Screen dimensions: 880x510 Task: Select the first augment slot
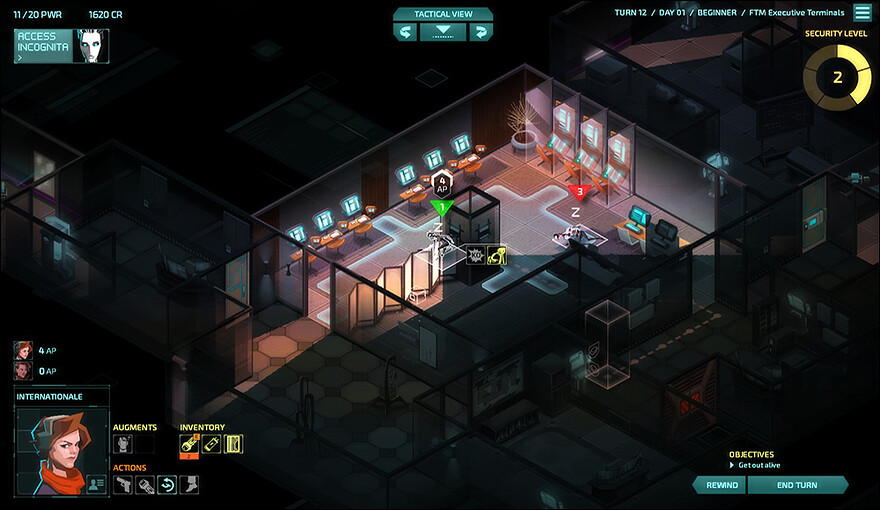pyautogui.click(x=123, y=444)
